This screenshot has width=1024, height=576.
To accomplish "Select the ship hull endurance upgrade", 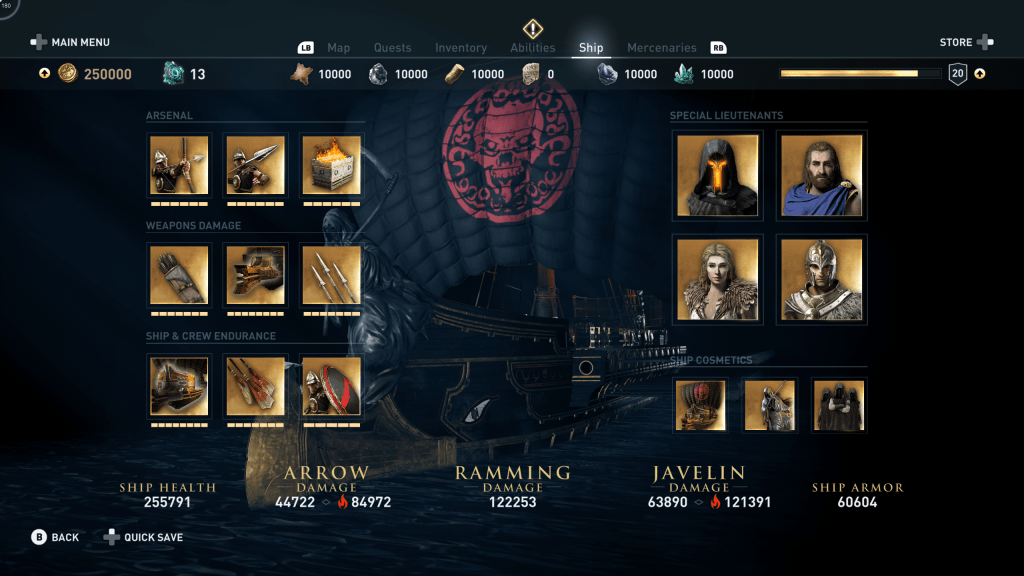I will (179, 386).
